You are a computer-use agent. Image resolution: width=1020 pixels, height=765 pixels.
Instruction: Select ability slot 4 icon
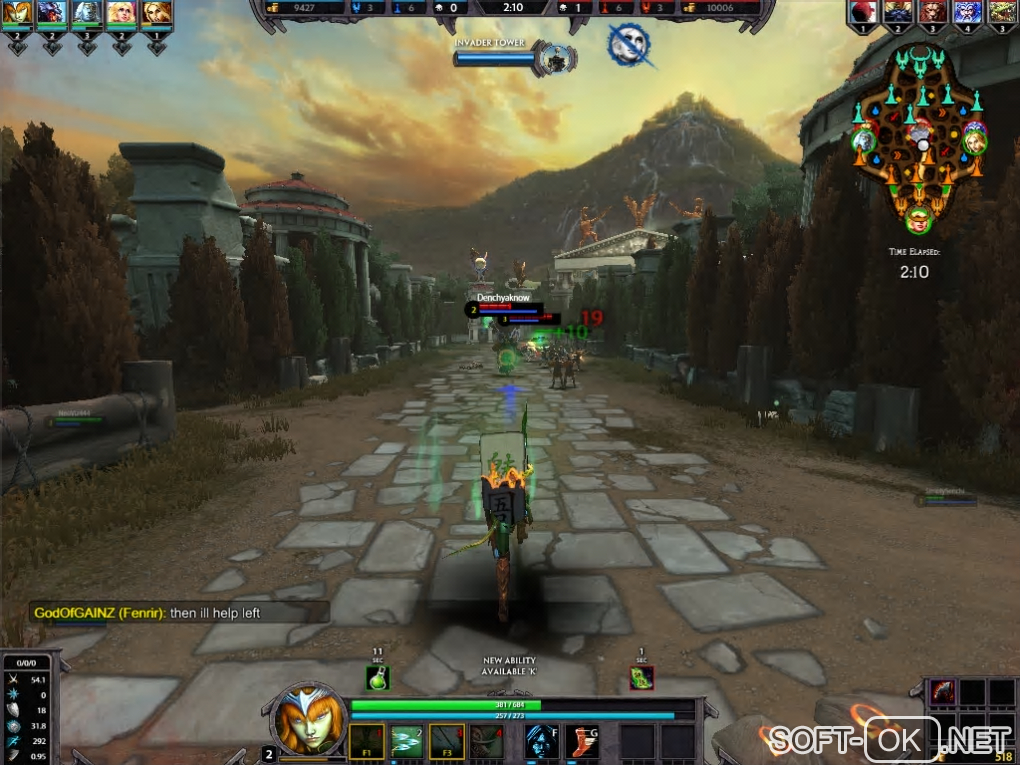pos(487,742)
